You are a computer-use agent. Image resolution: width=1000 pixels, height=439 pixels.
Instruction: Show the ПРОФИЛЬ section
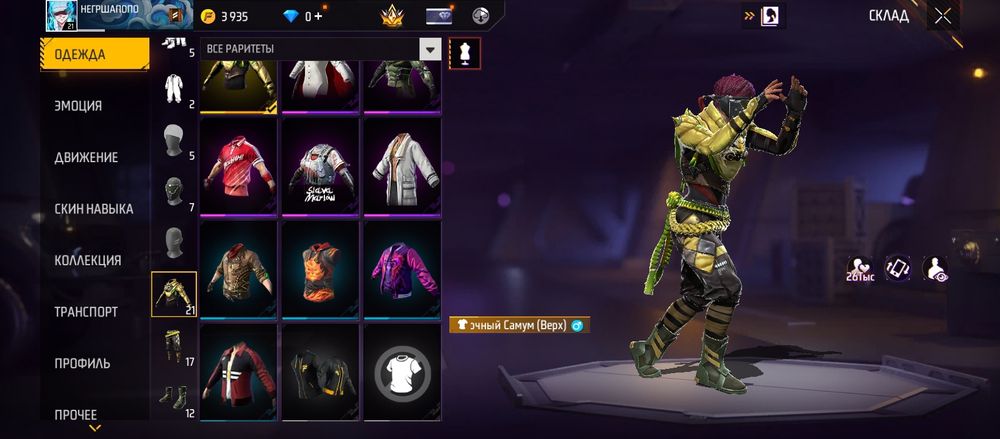tap(82, 363)
